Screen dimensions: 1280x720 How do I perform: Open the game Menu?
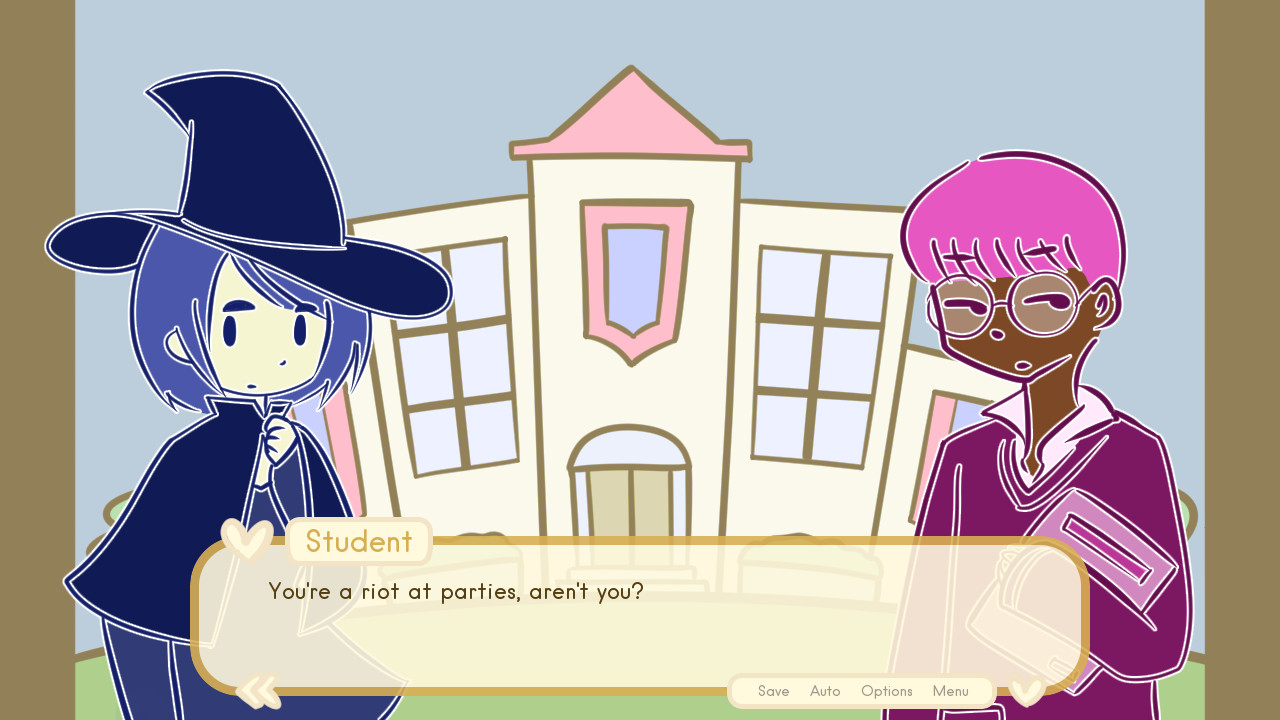950,691
